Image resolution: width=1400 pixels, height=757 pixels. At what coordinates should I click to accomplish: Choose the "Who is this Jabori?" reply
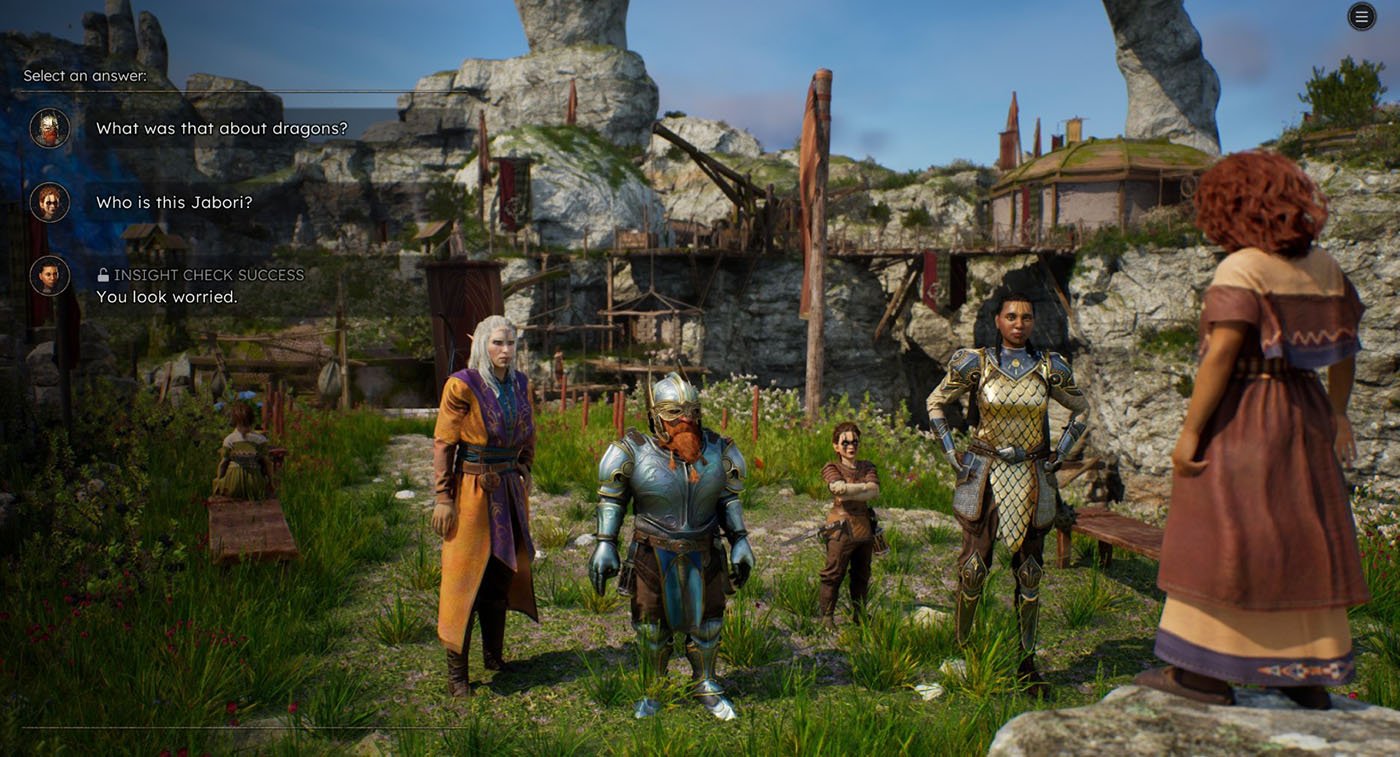[x=174, y=202]
